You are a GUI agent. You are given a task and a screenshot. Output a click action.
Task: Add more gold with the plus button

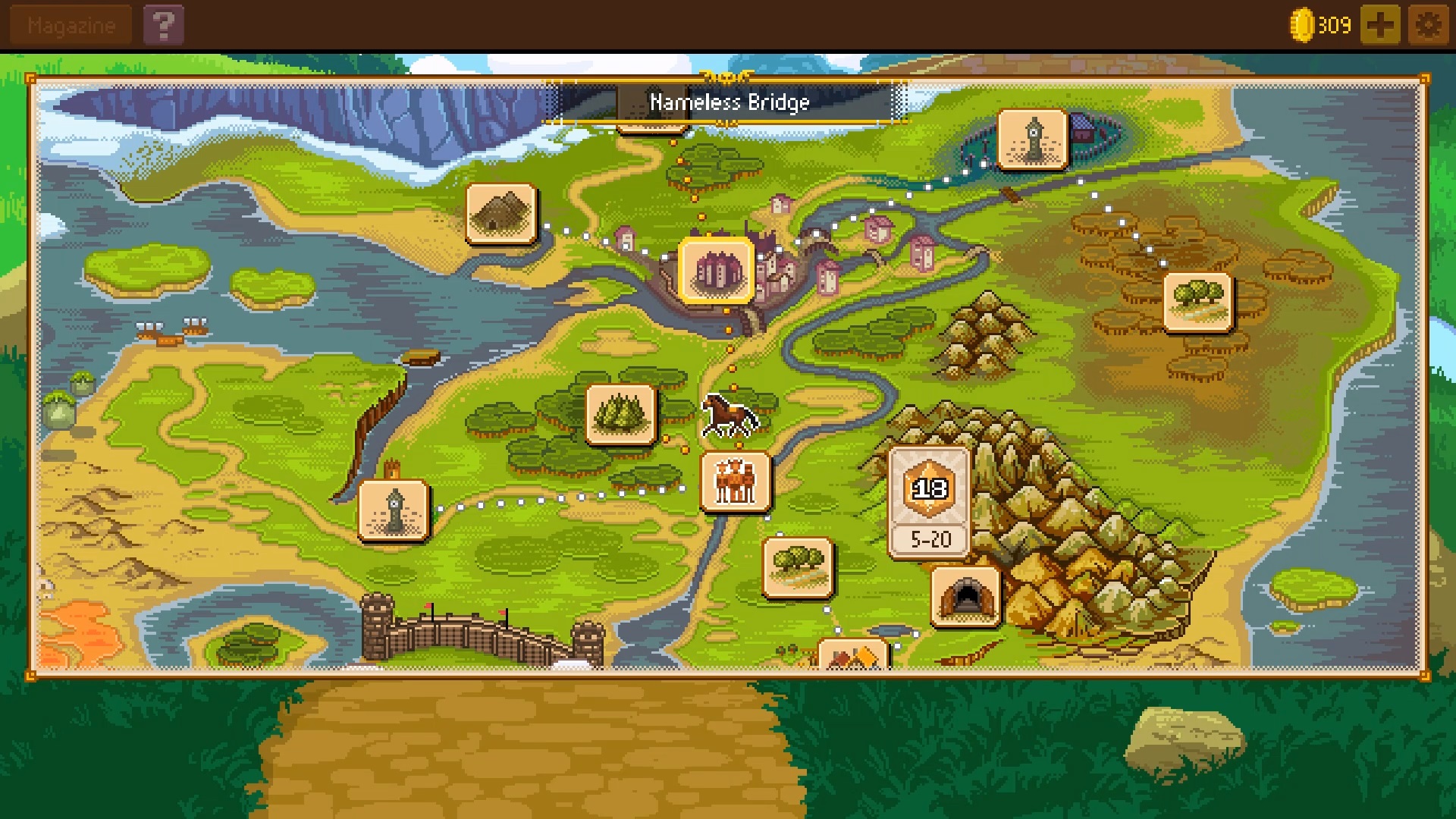[x=1379, y=26]
